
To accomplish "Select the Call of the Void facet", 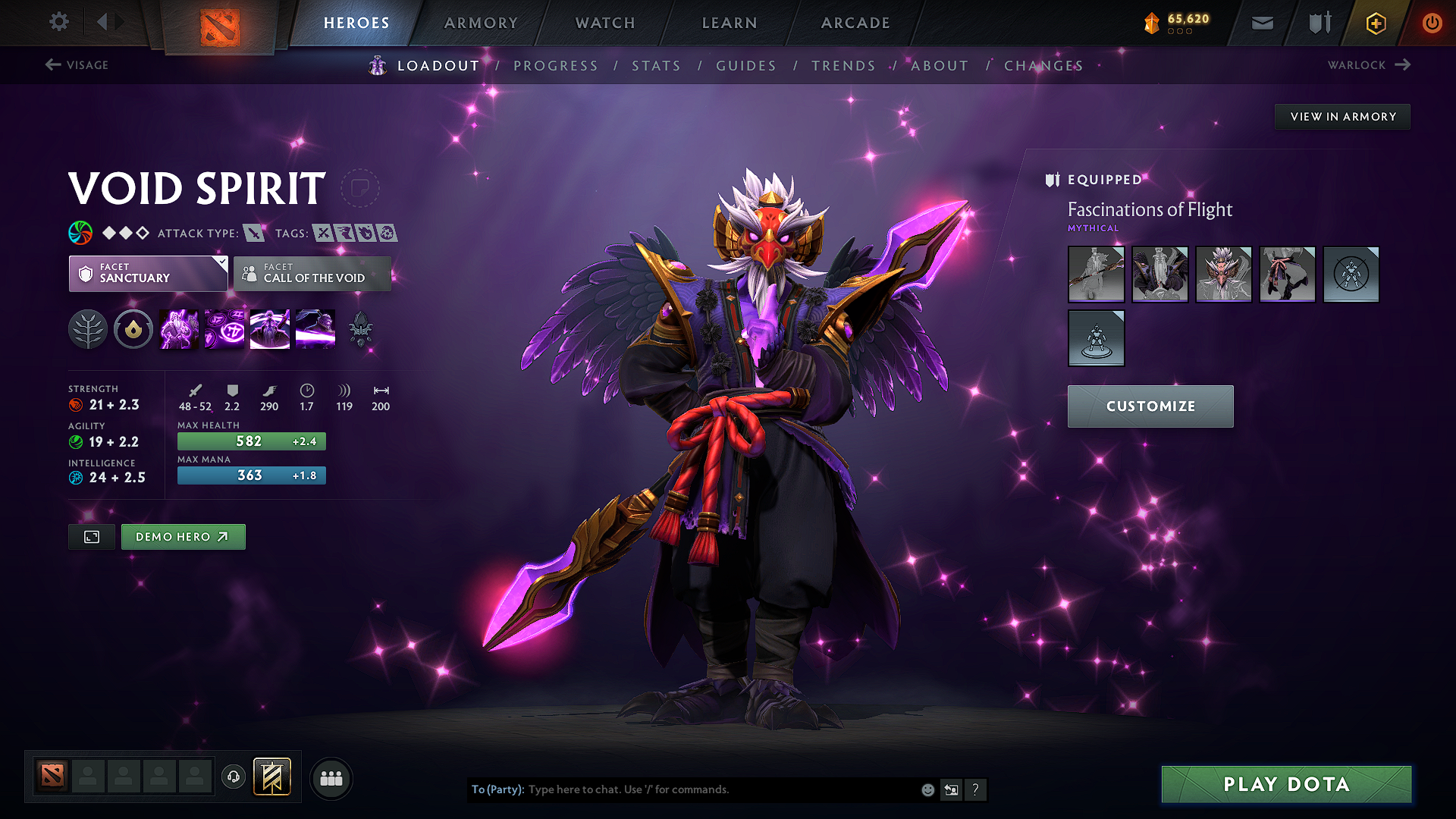I will (312, 274).
